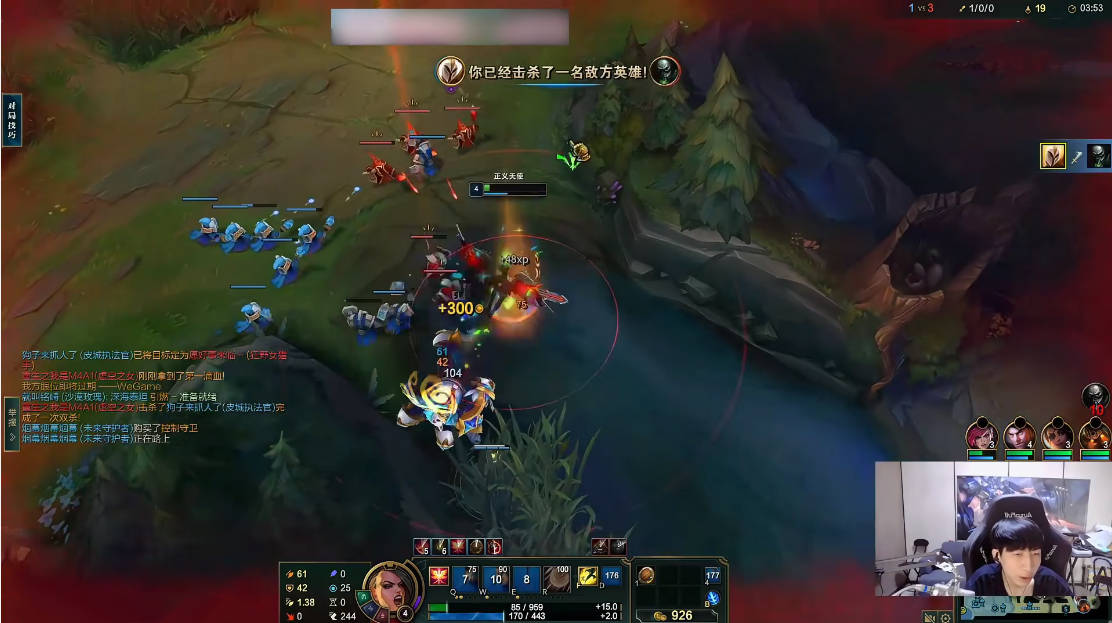
Task: Click the streamer webcam overlay
Action: (992, 528)
